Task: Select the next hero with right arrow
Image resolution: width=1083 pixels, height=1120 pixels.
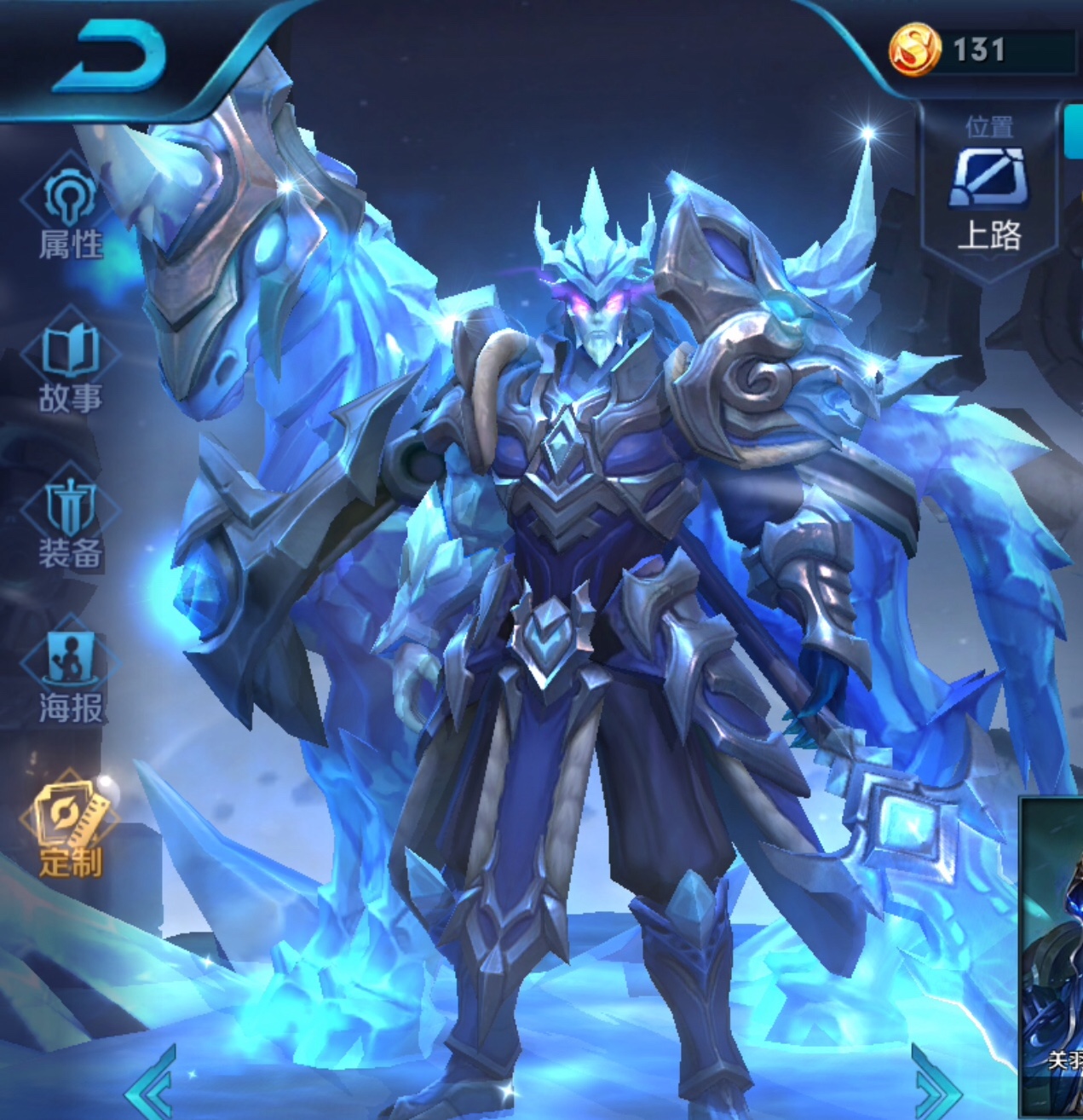Action: 940,1087
